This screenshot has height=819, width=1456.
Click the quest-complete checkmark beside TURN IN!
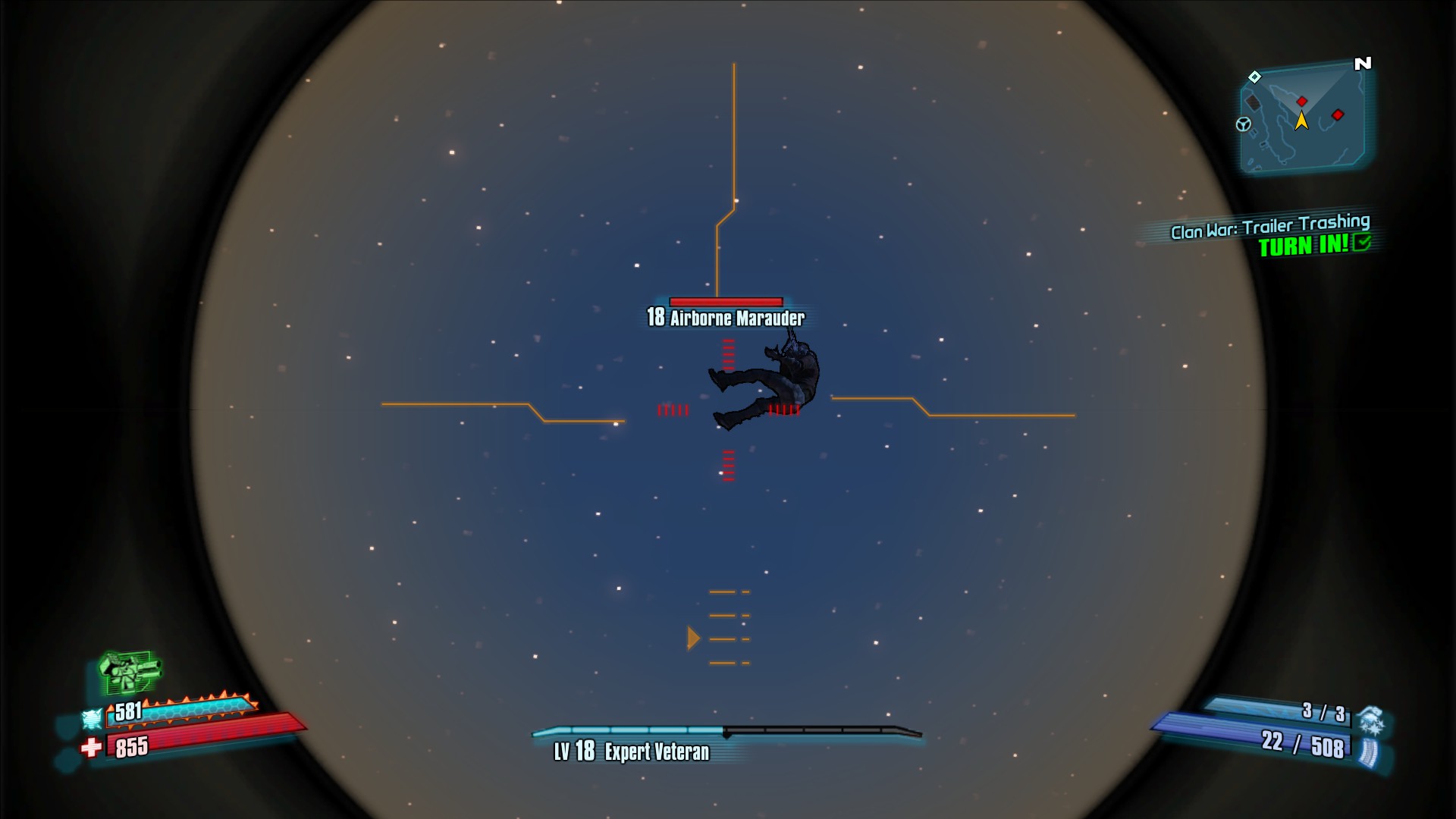[x=1363, y=243]
